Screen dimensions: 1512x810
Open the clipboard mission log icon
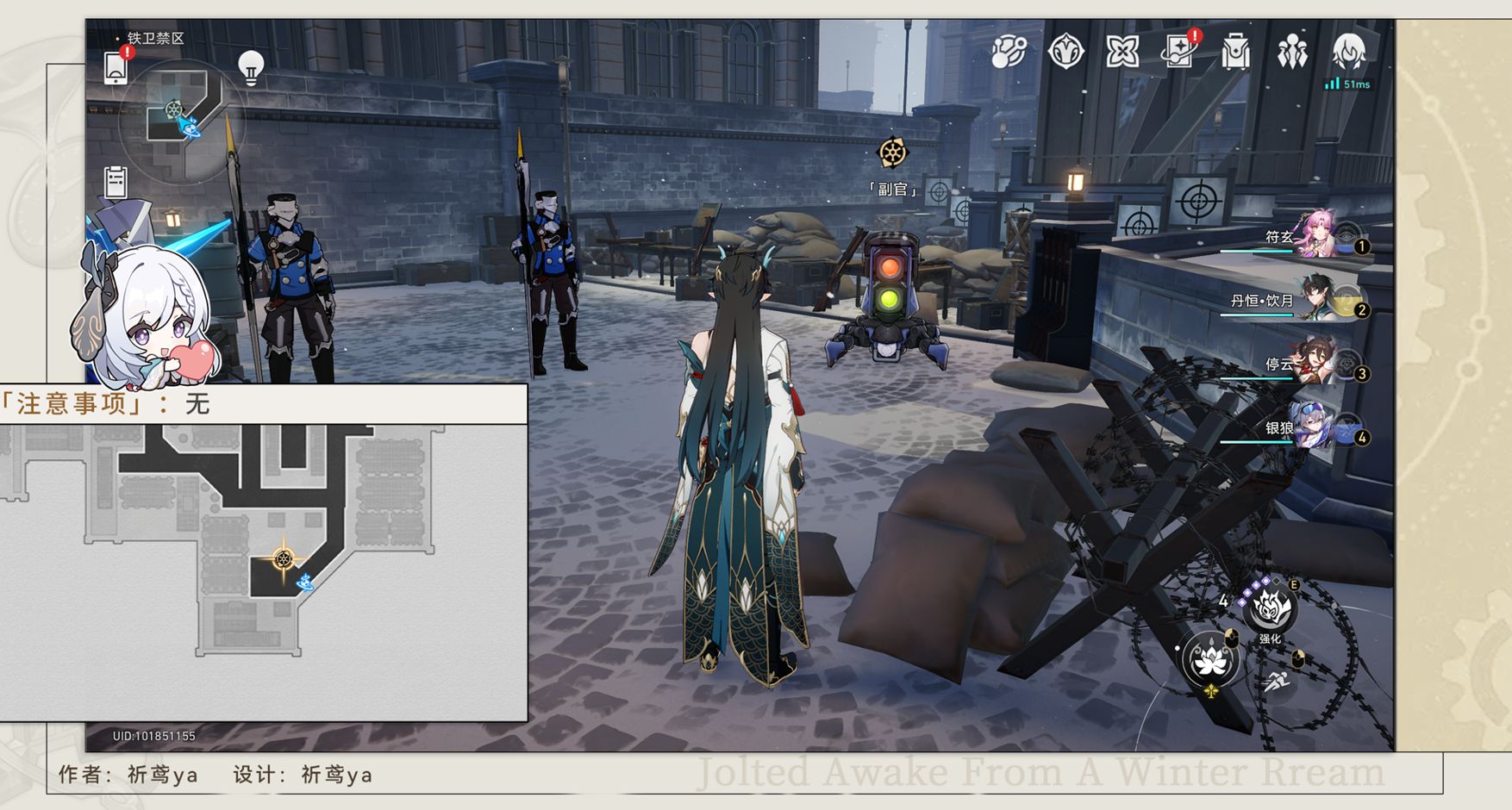(x=116, y=182)
